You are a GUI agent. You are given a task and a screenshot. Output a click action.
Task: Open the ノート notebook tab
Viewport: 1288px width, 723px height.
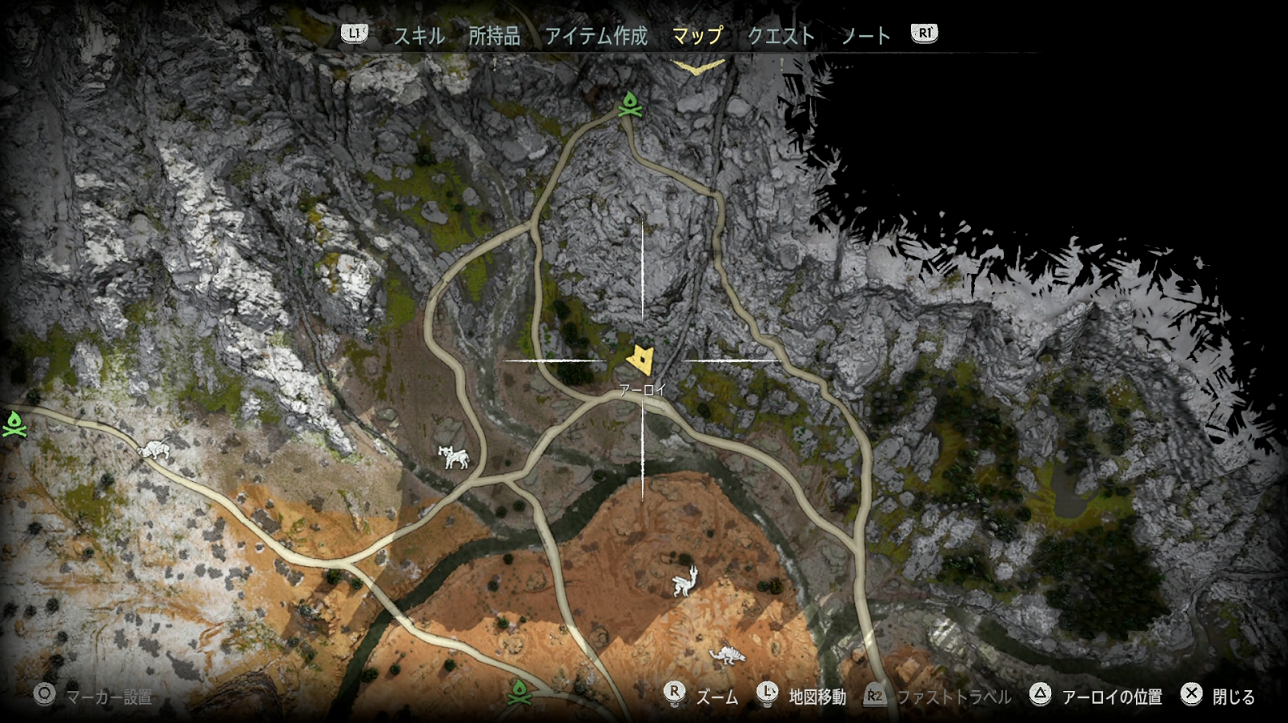point(865,36)
